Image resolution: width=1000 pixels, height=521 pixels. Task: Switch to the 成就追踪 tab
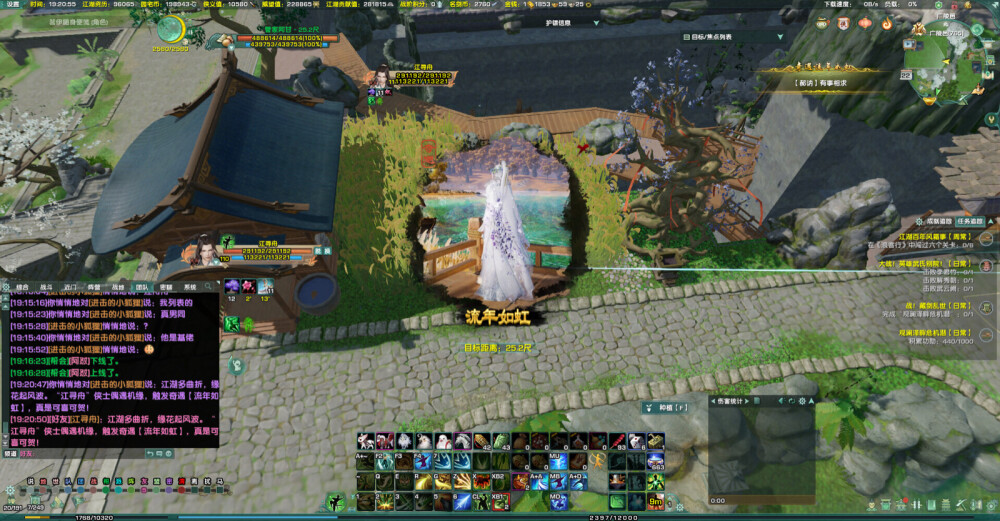pos(940,221)
